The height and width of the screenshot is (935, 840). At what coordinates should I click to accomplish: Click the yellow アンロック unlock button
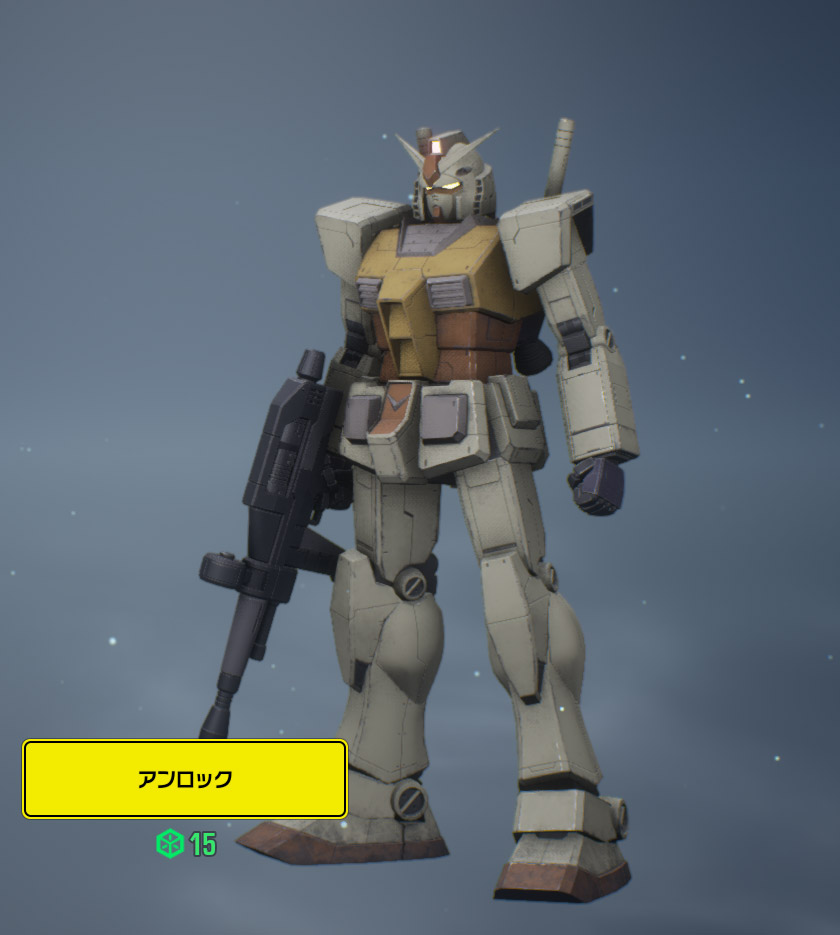coord(185,779)
